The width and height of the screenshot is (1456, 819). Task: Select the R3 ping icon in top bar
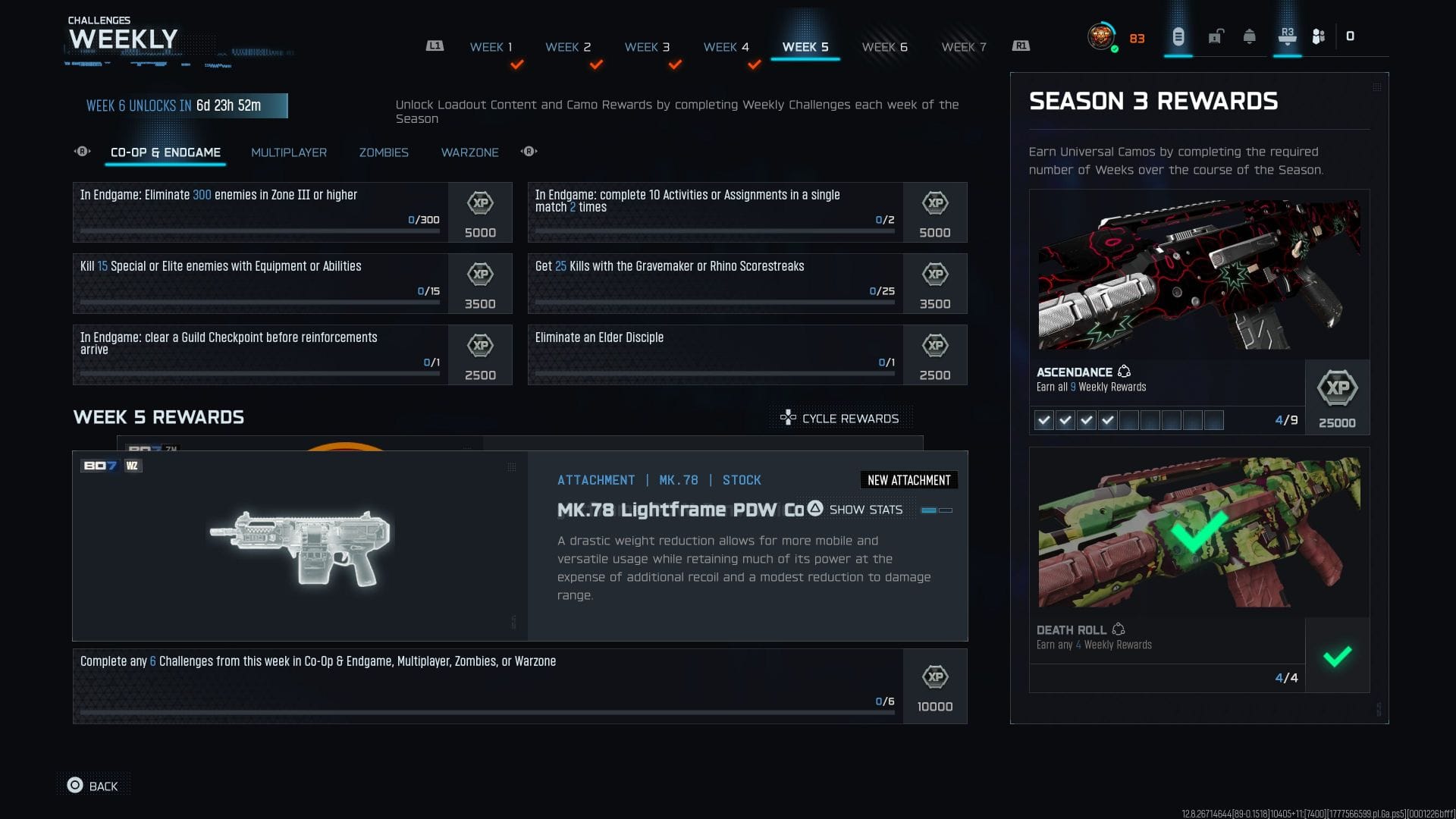pos(1287,35)
